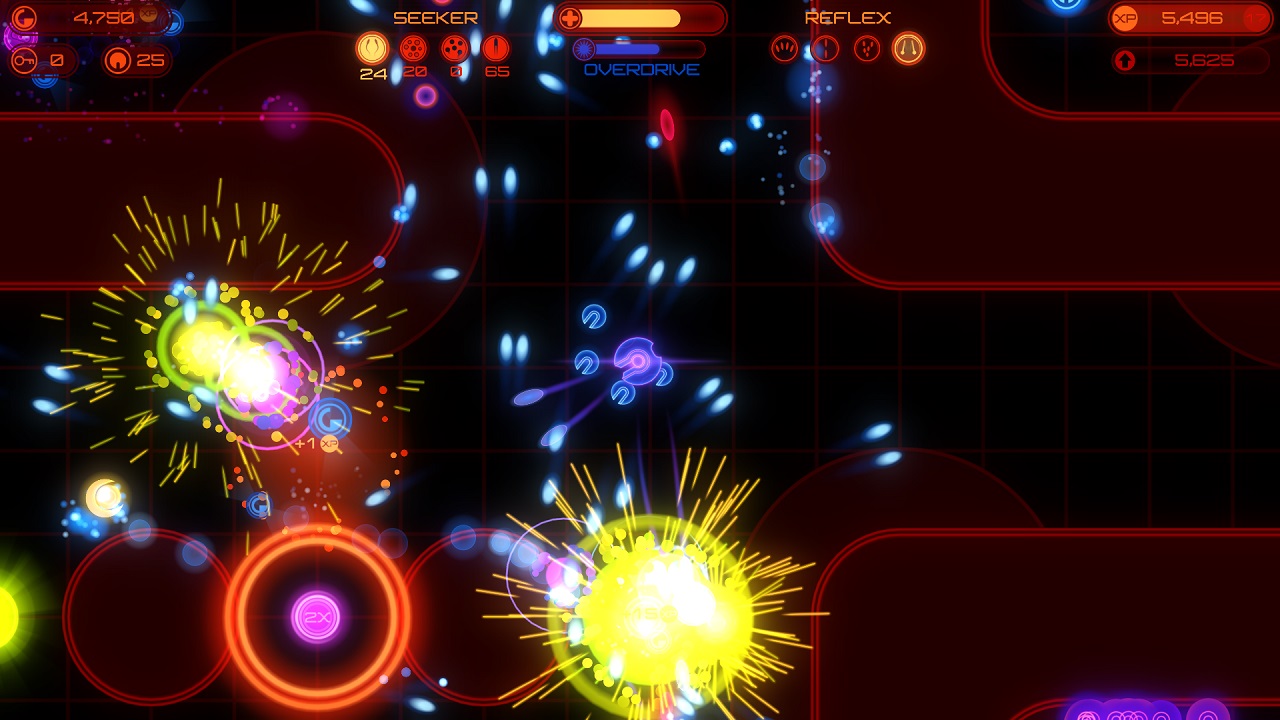Click the key counter icon showing 0

24,60
